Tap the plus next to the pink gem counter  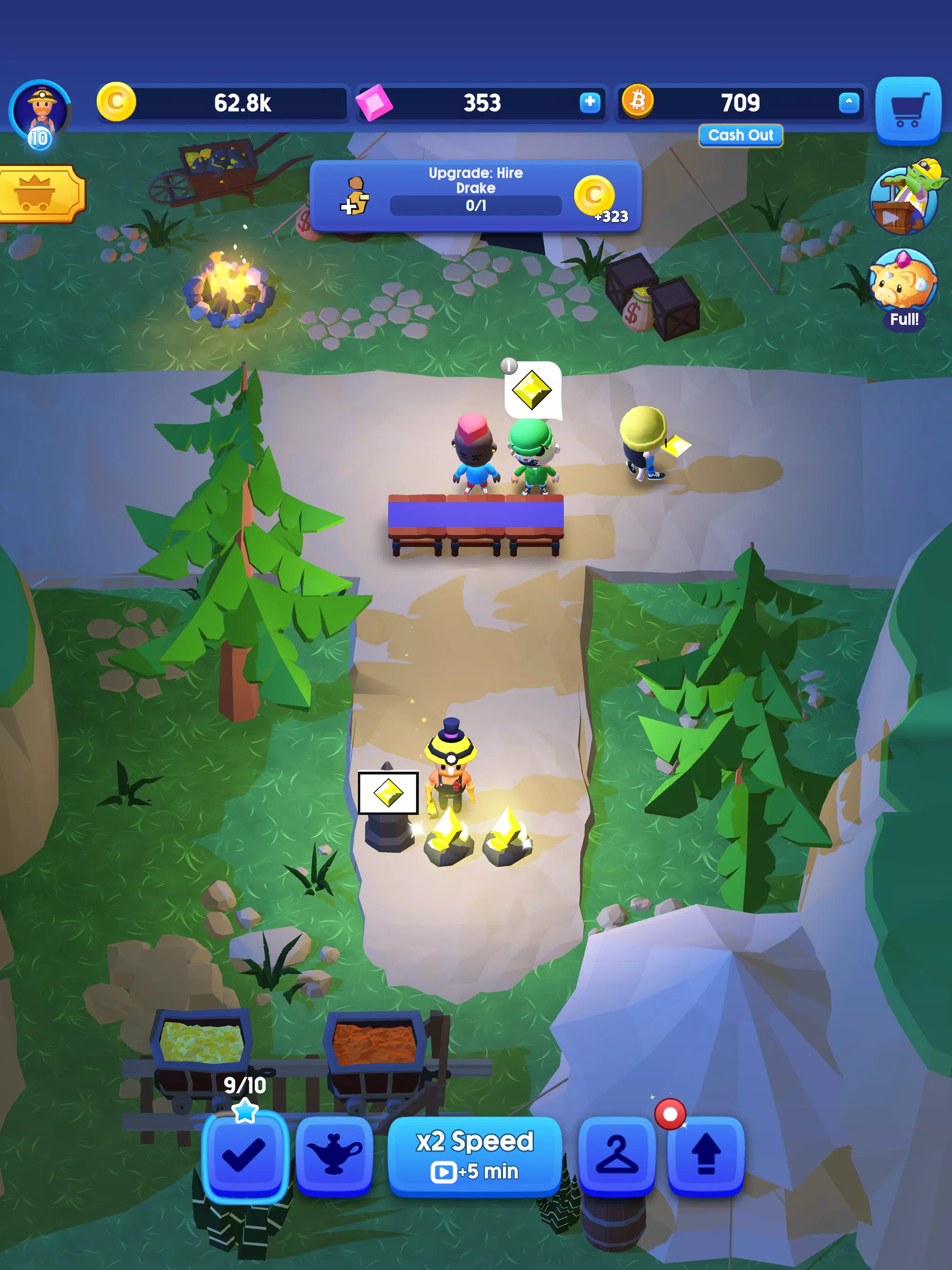coord(589,102)
